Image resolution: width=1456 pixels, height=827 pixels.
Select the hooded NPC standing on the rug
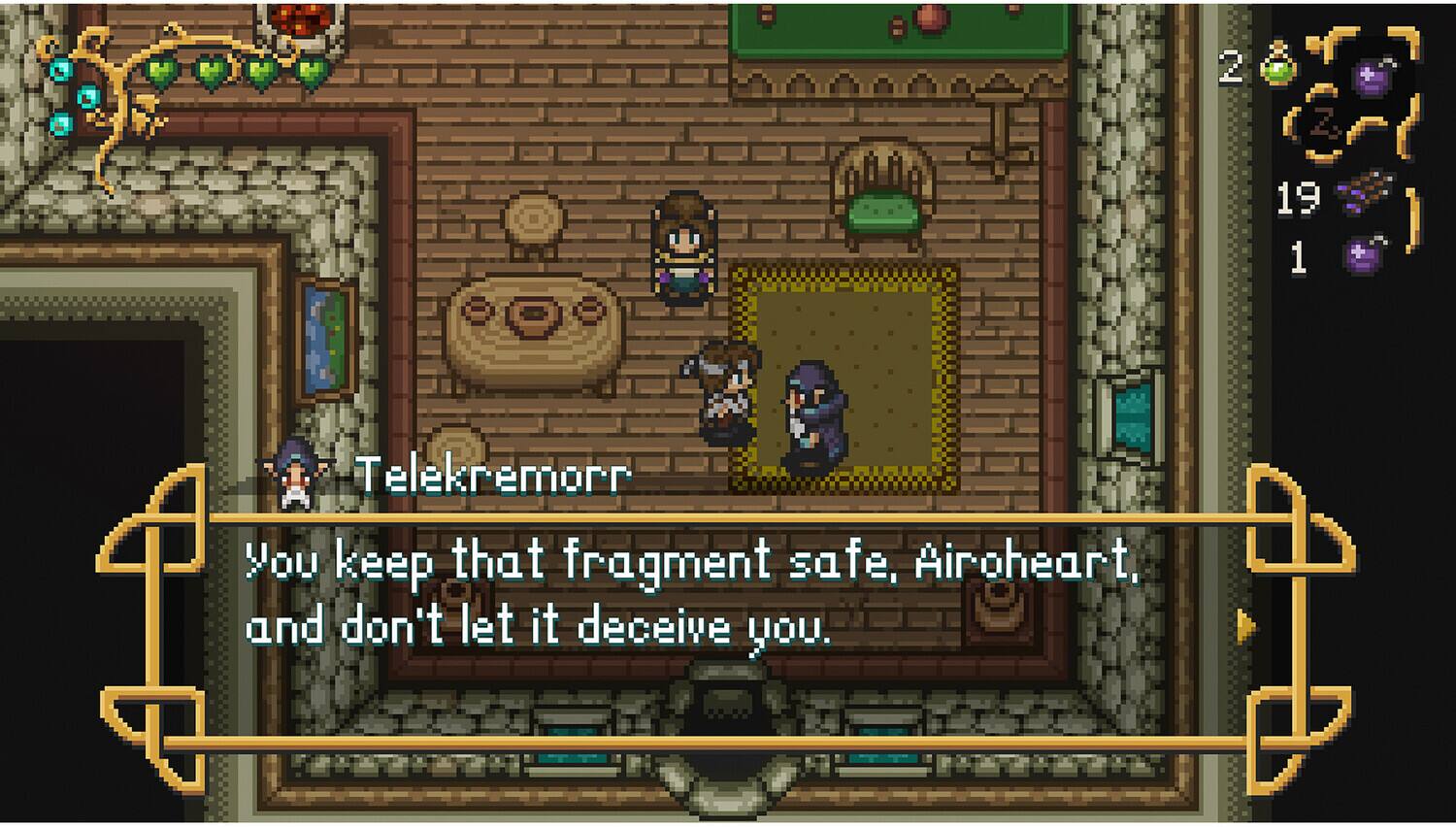tap(813, 408)
